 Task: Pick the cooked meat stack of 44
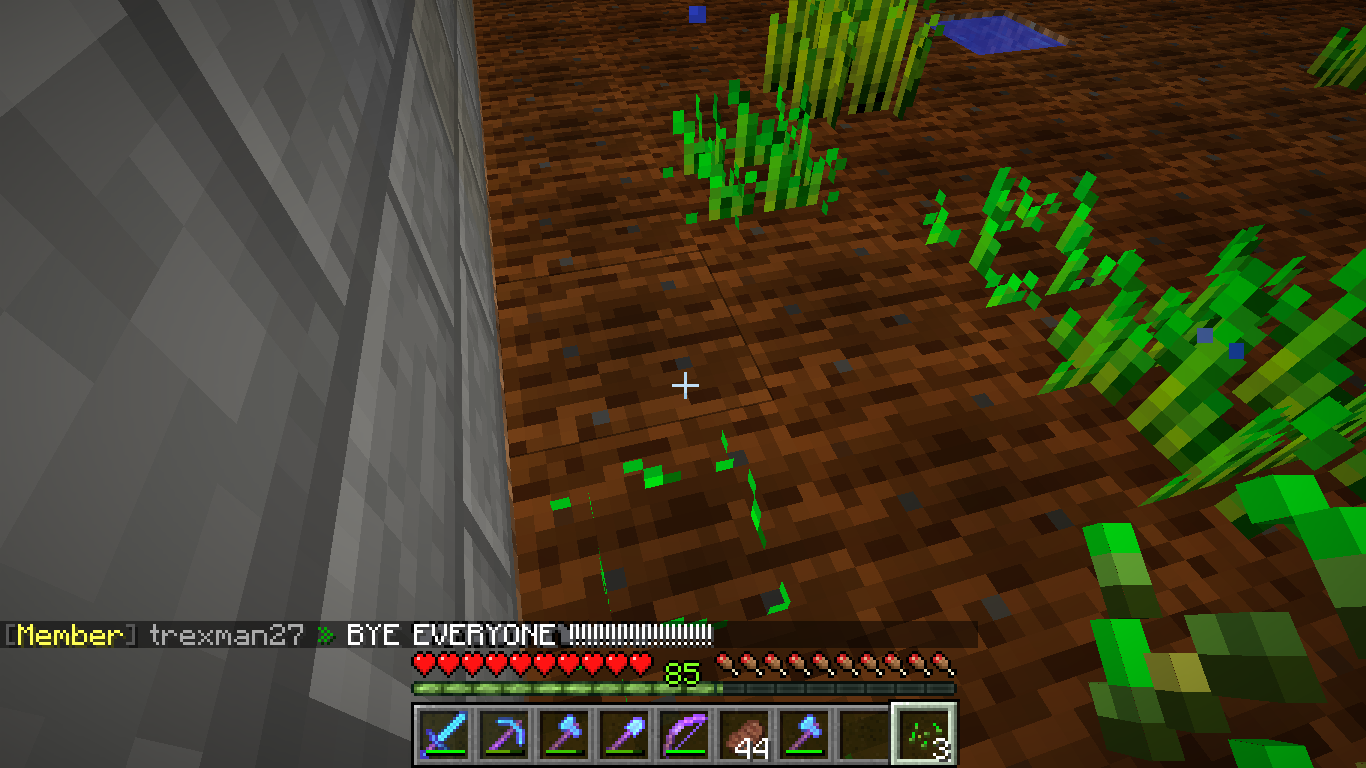click(x=743, y=734)
